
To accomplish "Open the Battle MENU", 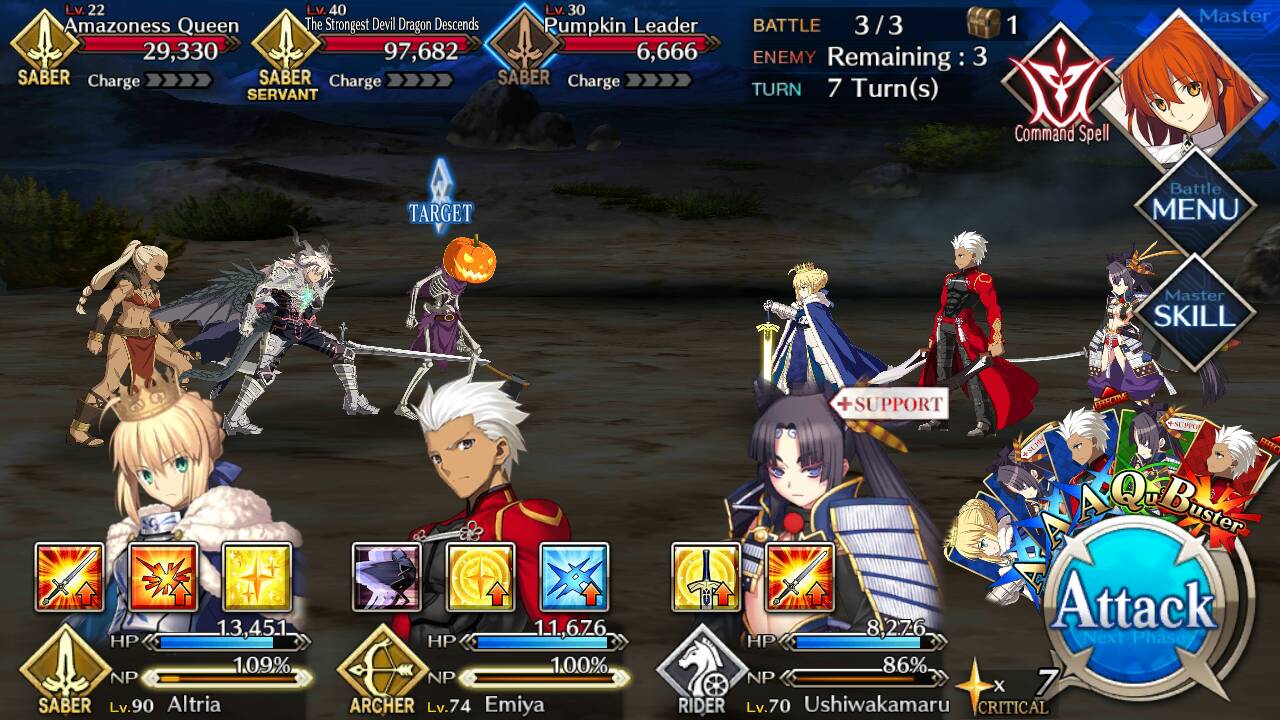I will tap(1195, 205).
